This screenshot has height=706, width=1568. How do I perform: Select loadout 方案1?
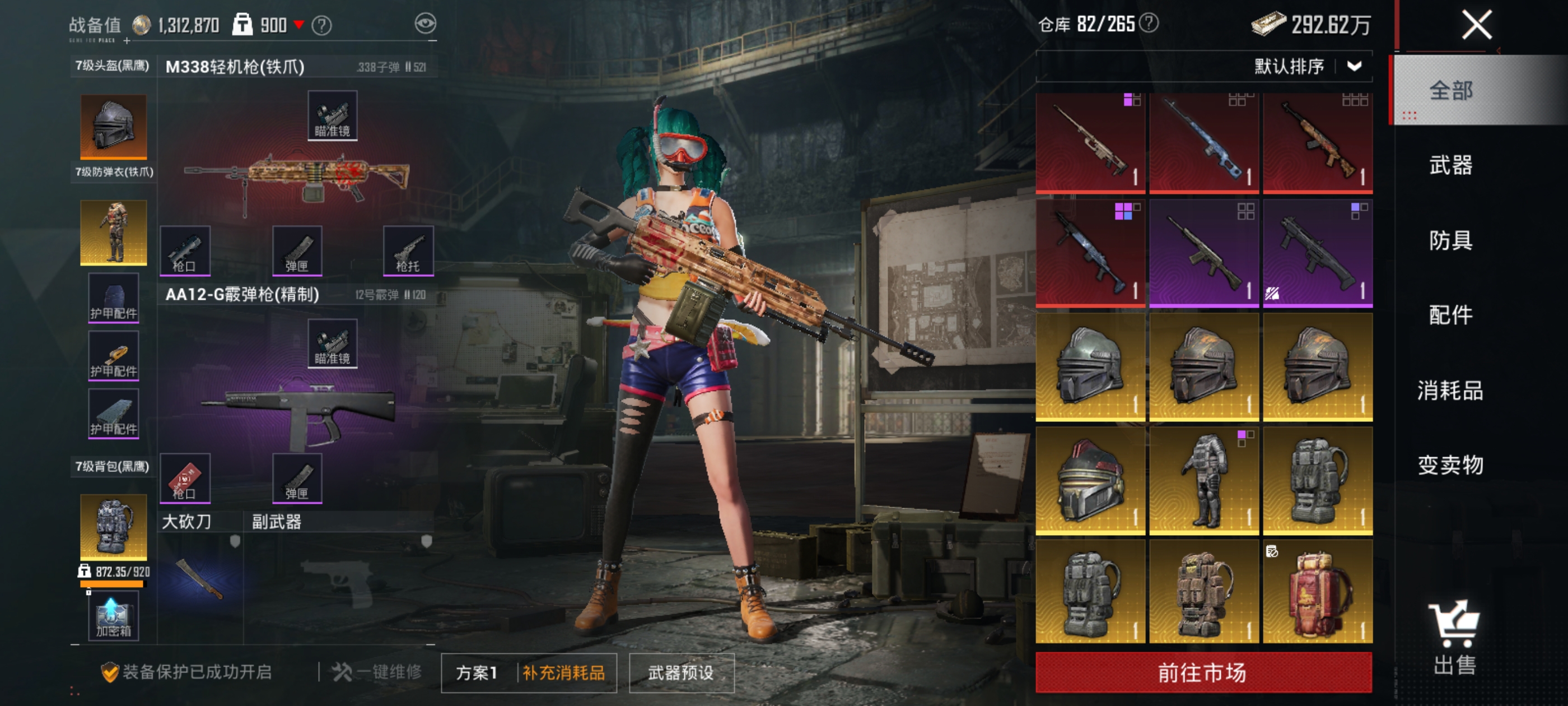477,672
